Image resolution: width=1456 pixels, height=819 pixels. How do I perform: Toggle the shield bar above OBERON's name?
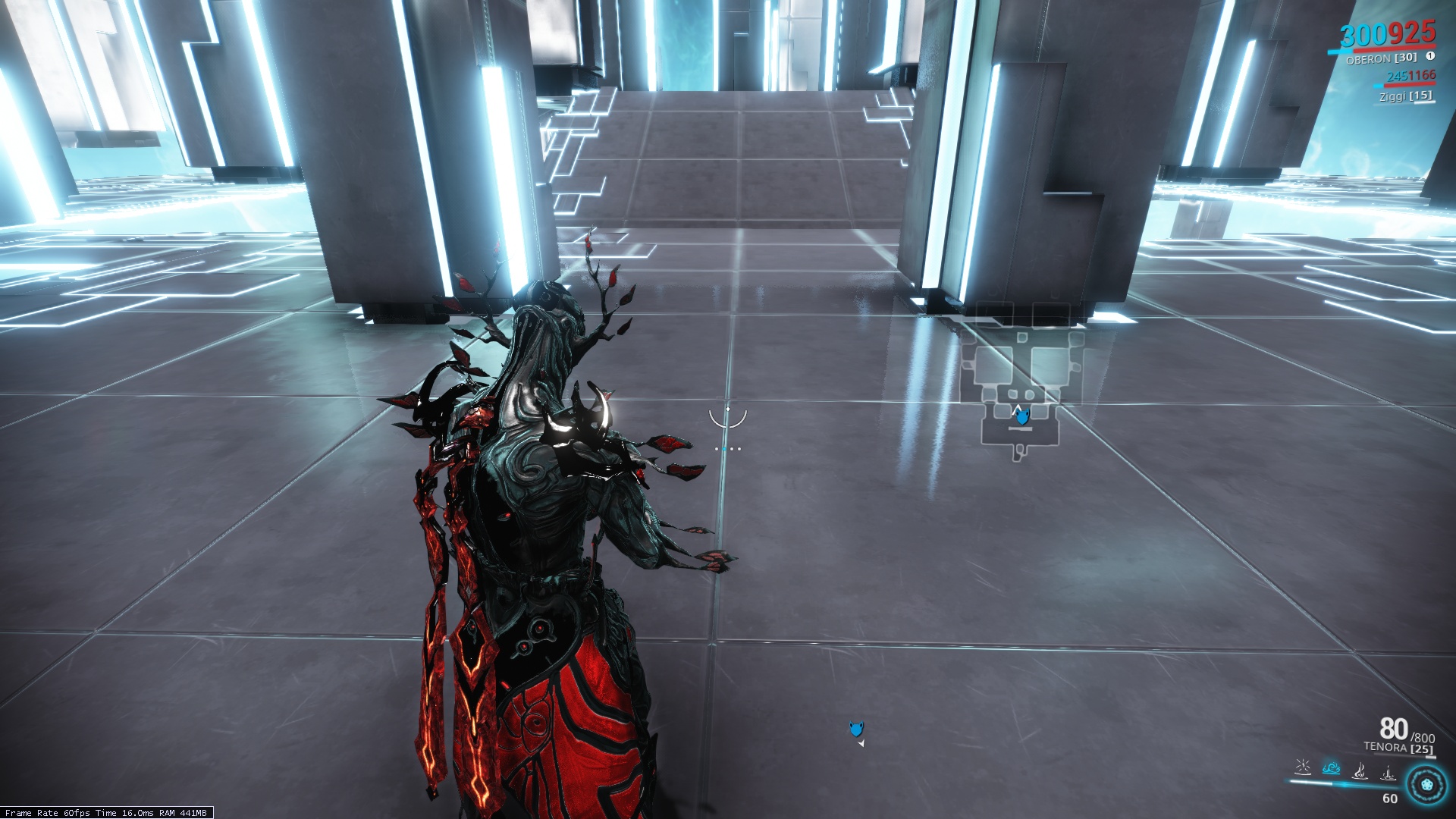point(1338,52)
